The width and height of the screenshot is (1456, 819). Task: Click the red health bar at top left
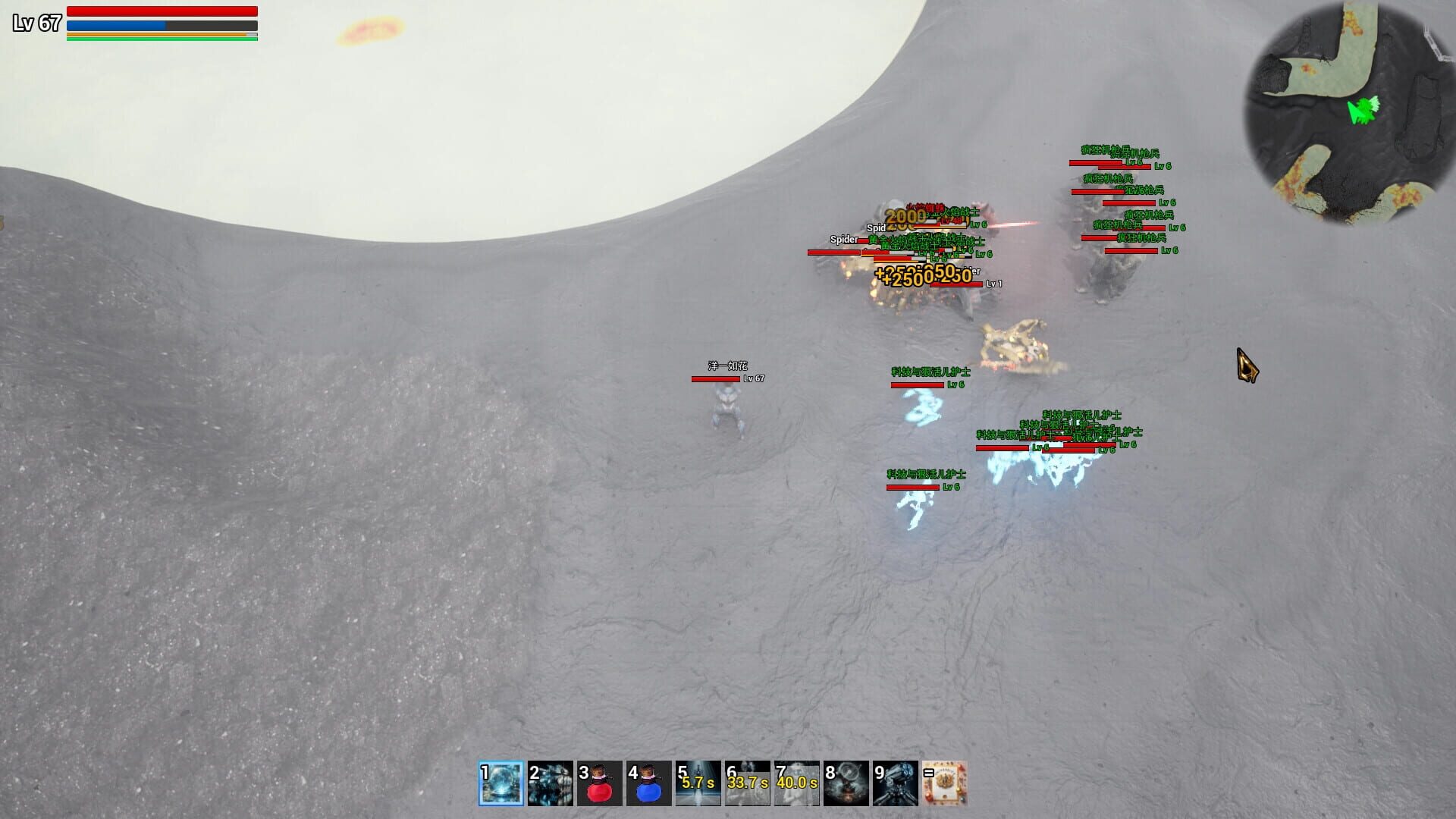[x=161, y=11]
